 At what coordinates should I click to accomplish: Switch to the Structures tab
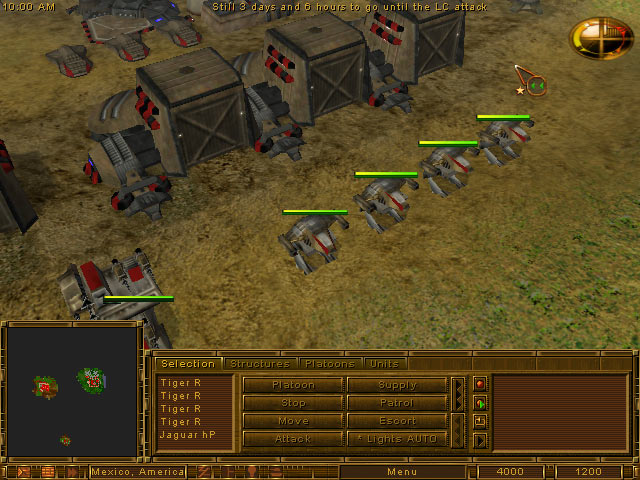(x=259, y=364)
